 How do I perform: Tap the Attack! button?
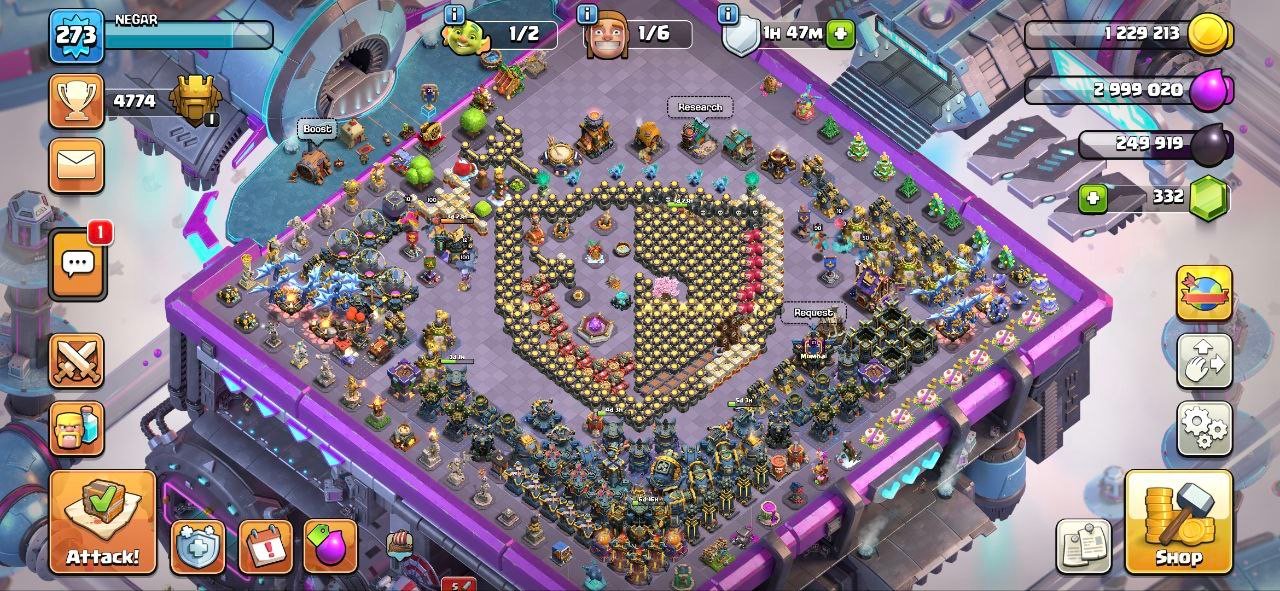click(103, 520)
